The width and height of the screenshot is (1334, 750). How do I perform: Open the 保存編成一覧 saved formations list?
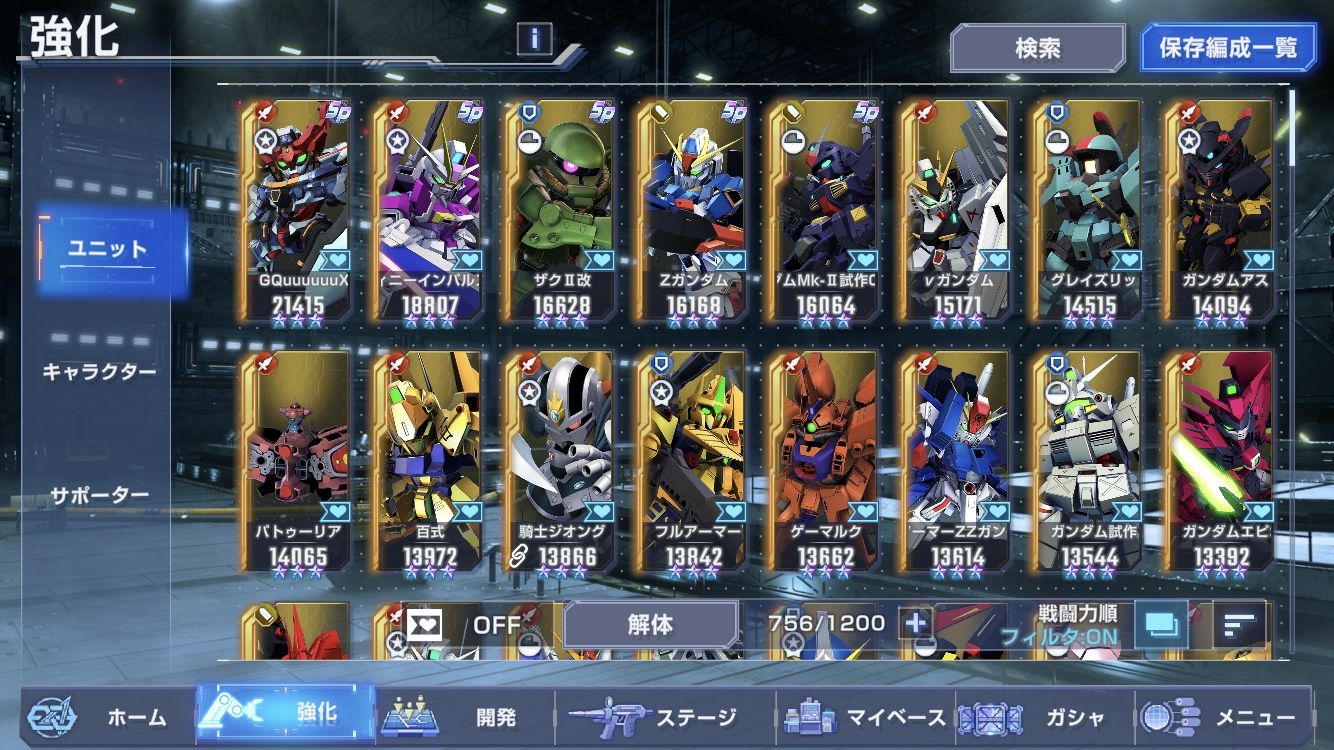1228,48
